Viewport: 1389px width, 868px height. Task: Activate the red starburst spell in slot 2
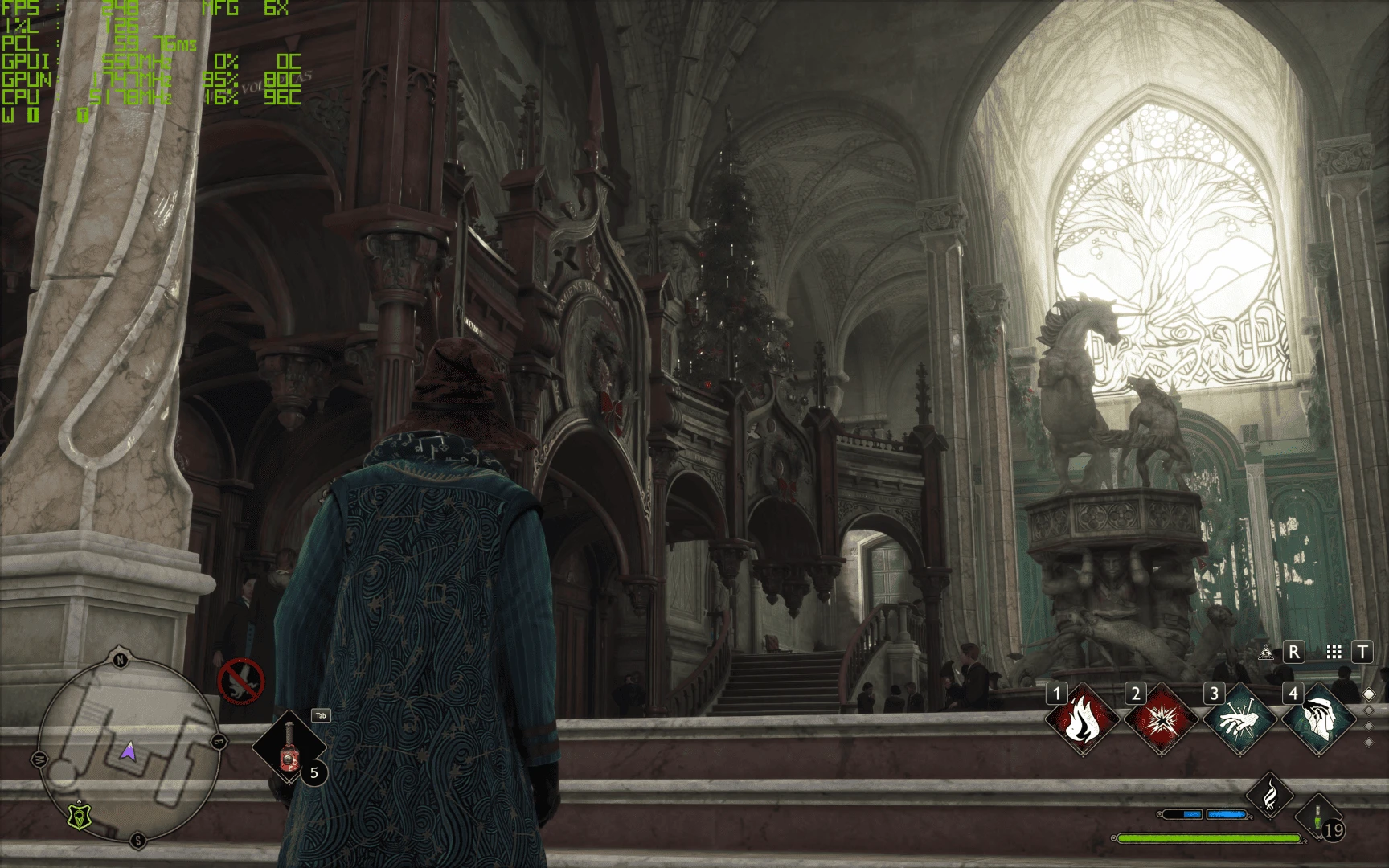(1160, 721)
